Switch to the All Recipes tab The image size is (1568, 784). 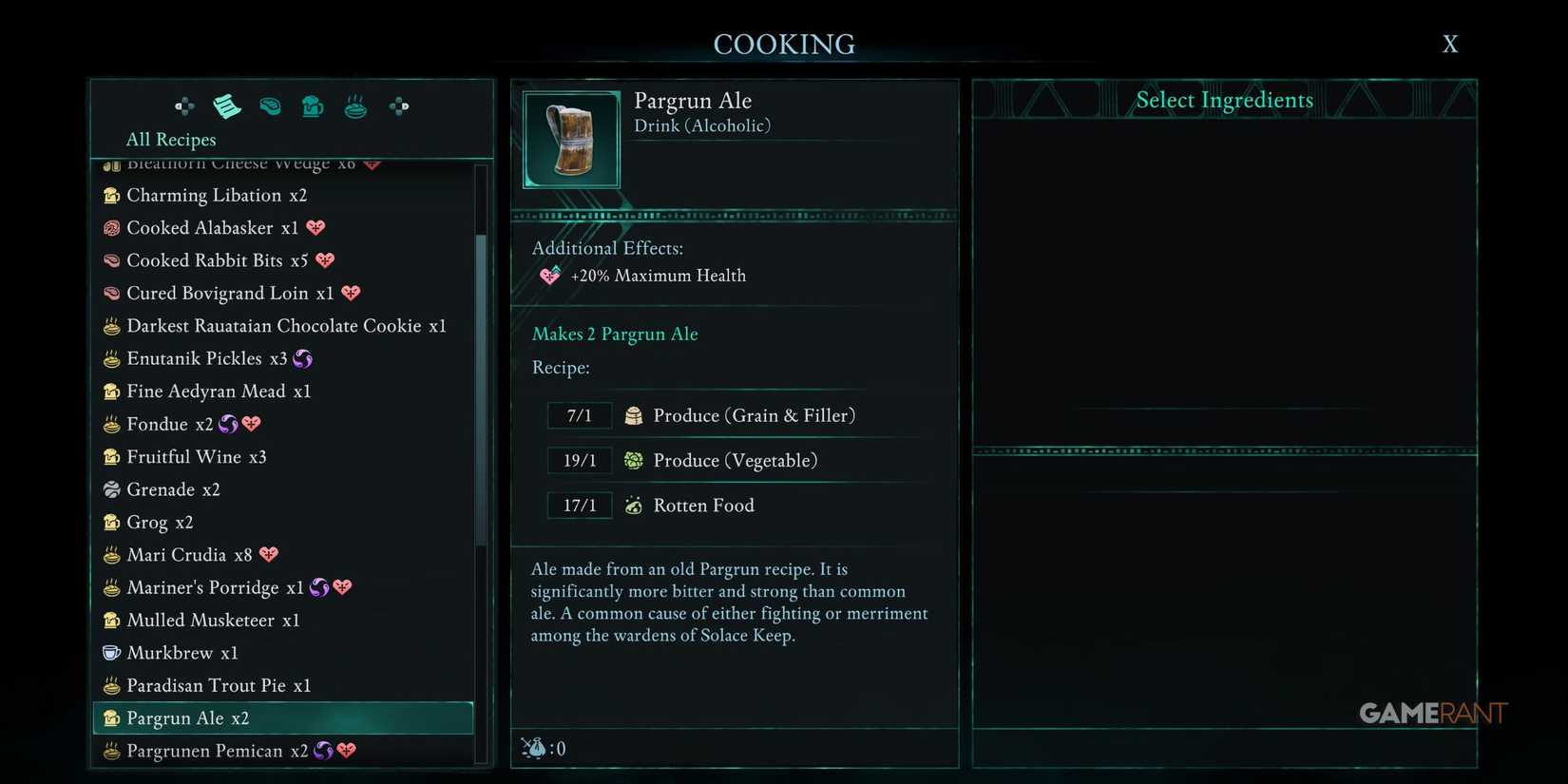170,140
